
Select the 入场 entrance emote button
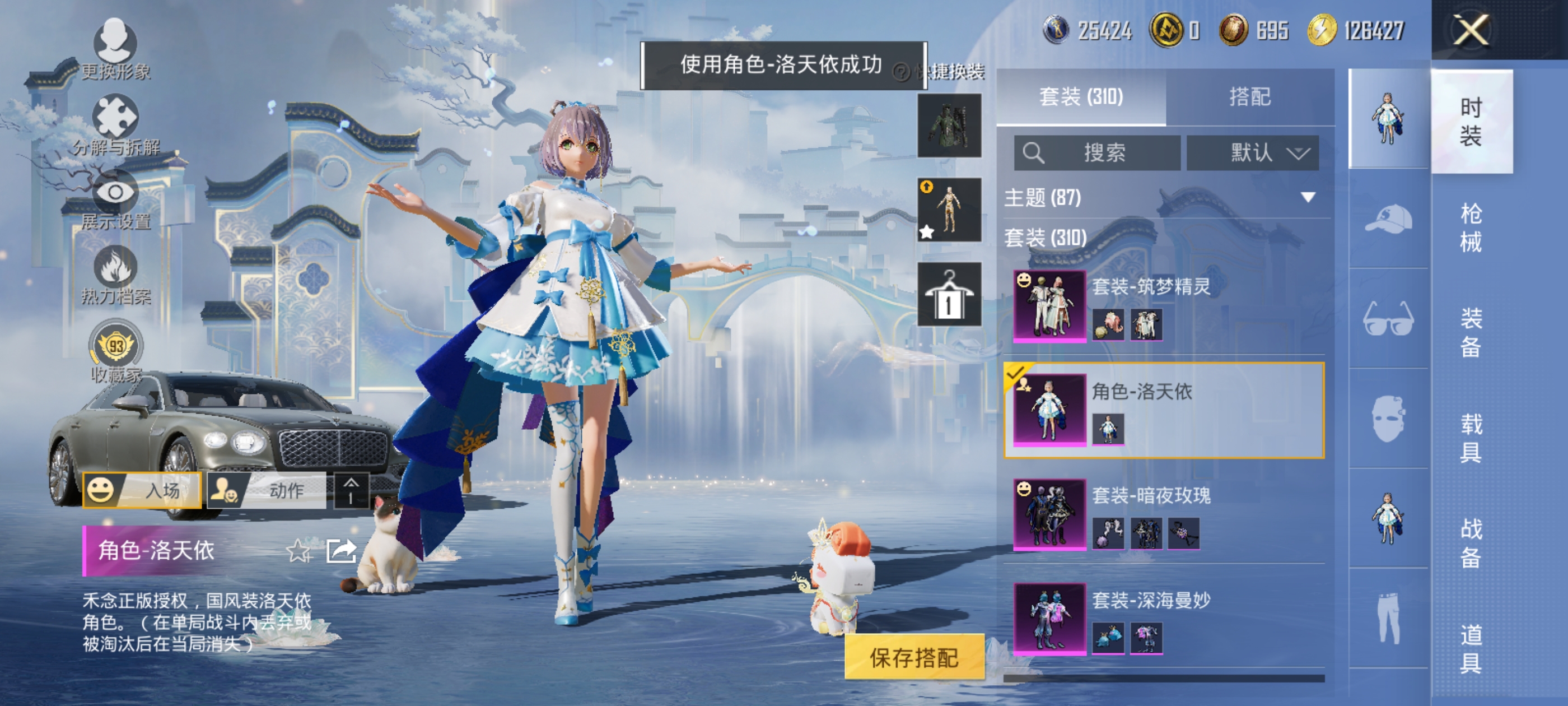click(142, 490)
